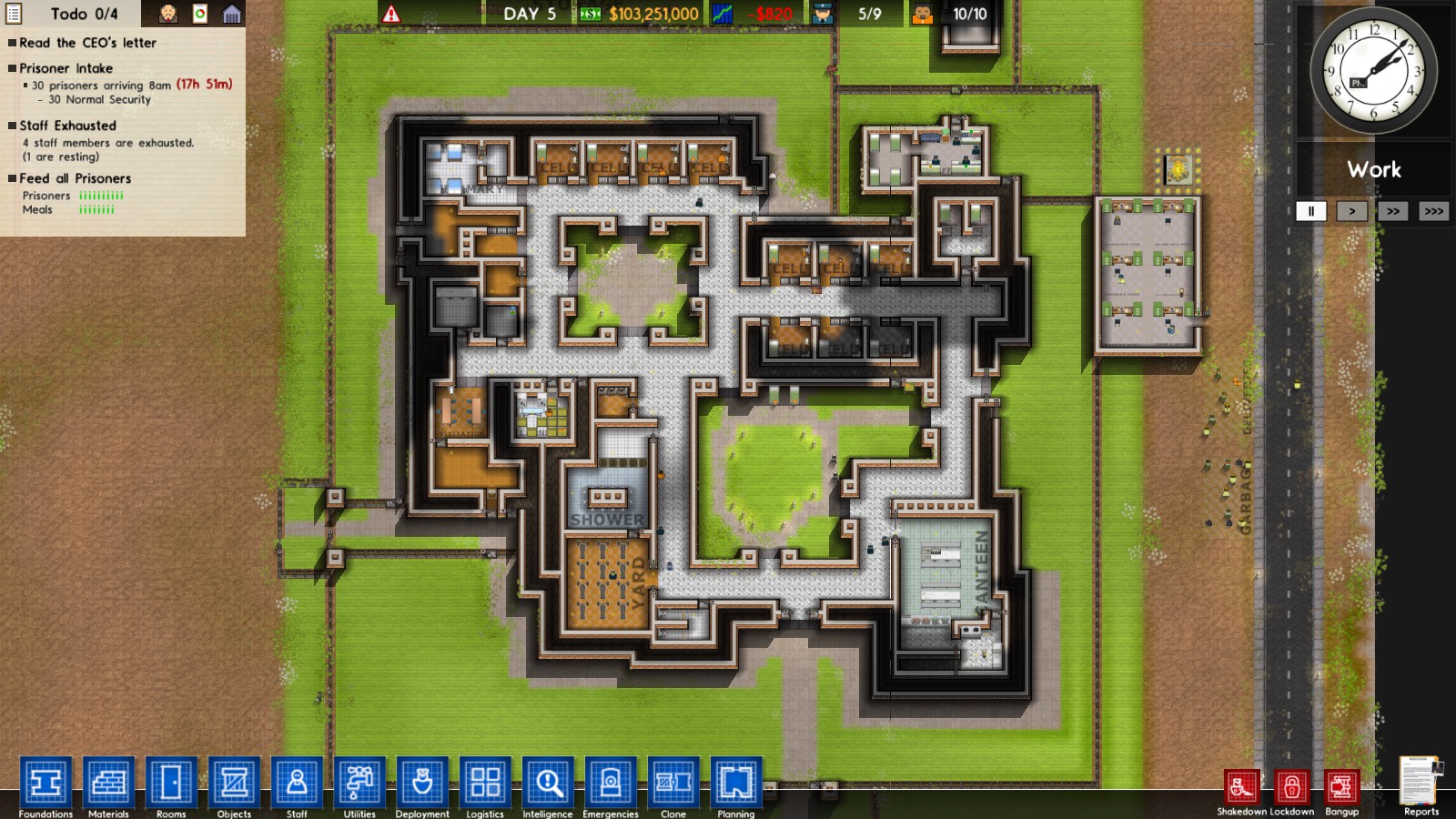Select the Clone tool
Screen dimensions: 1456x819
click(672, 781)
